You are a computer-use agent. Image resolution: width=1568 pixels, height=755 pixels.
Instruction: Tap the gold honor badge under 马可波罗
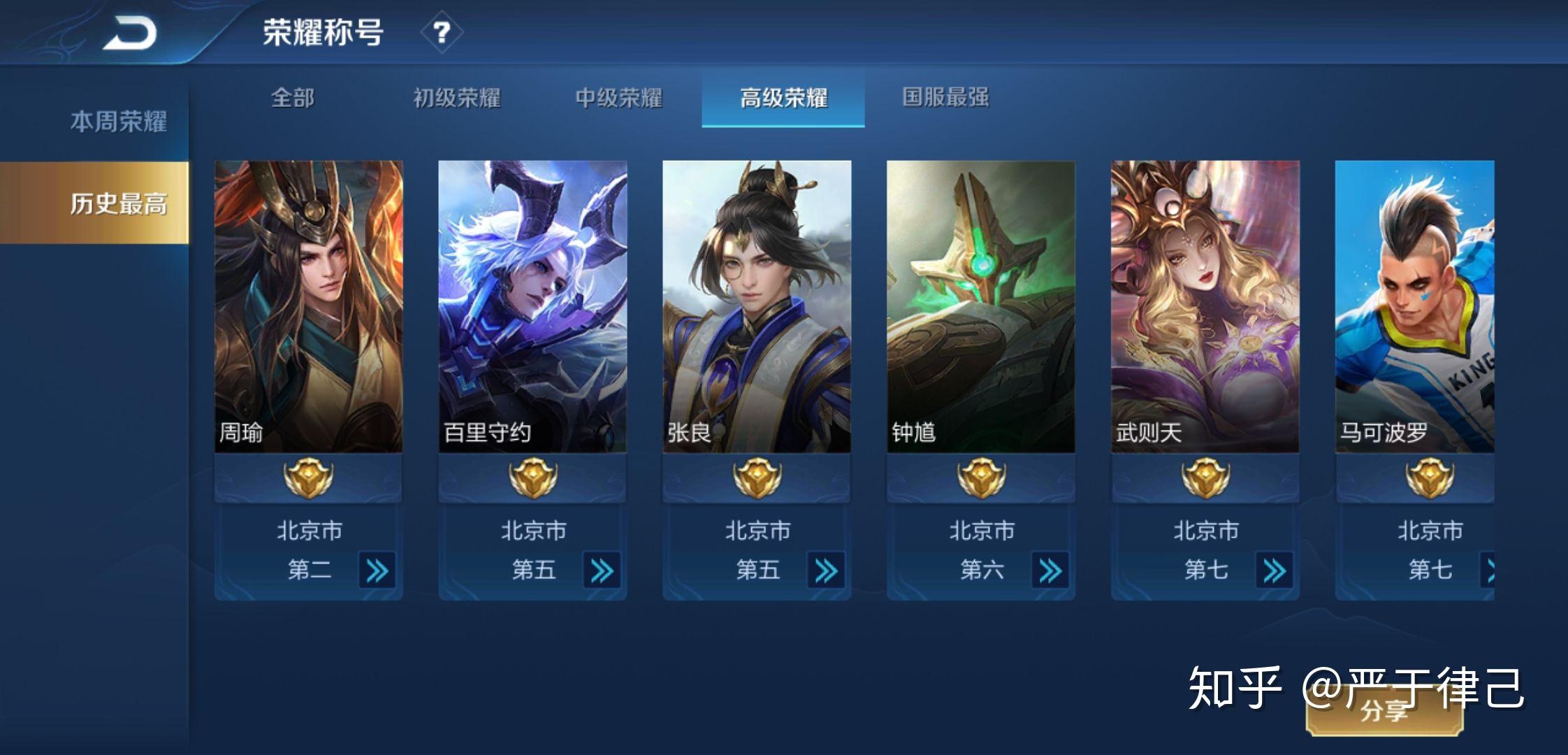[x=1430, y=478]
